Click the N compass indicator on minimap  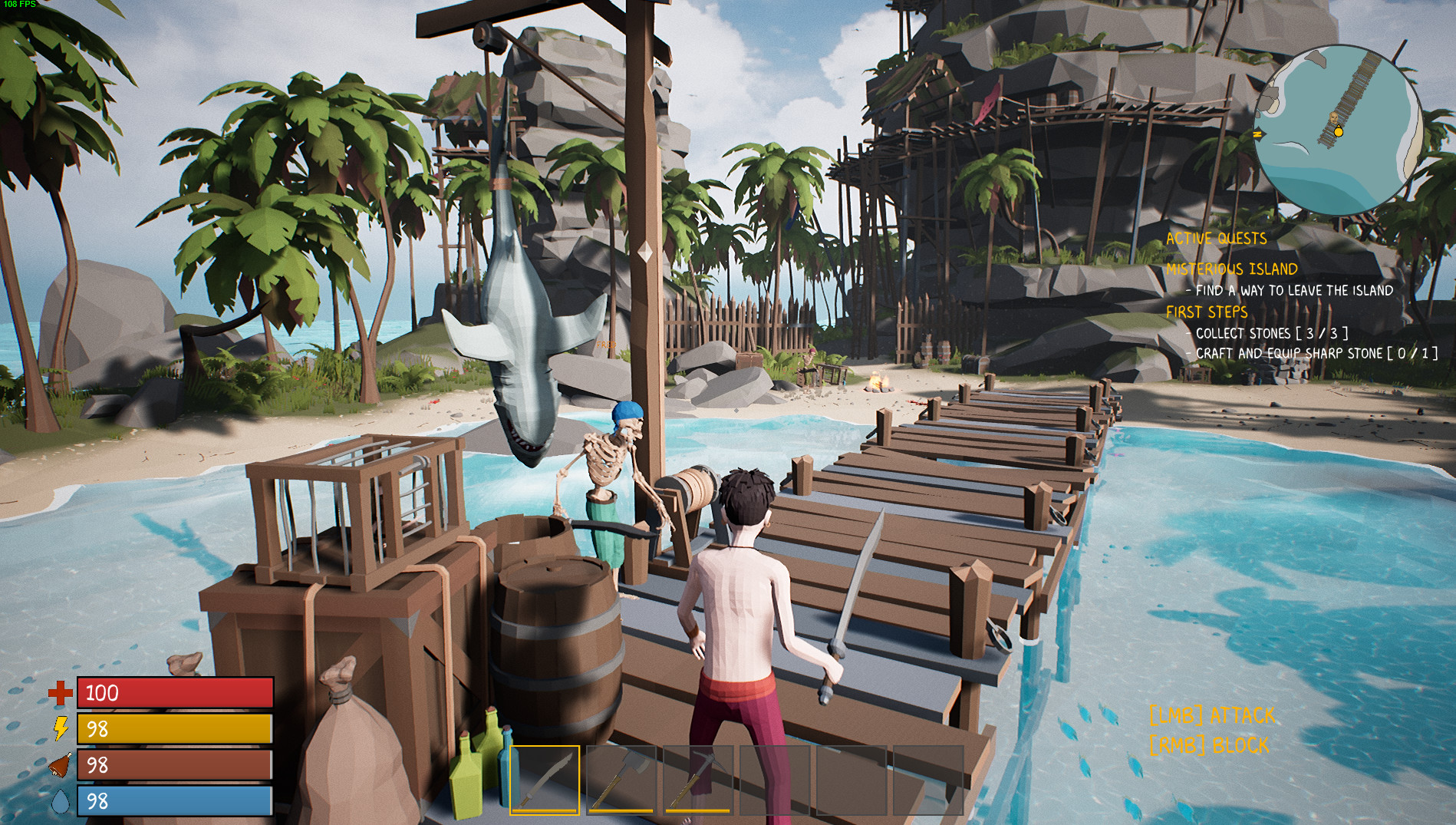point(1258,135)
